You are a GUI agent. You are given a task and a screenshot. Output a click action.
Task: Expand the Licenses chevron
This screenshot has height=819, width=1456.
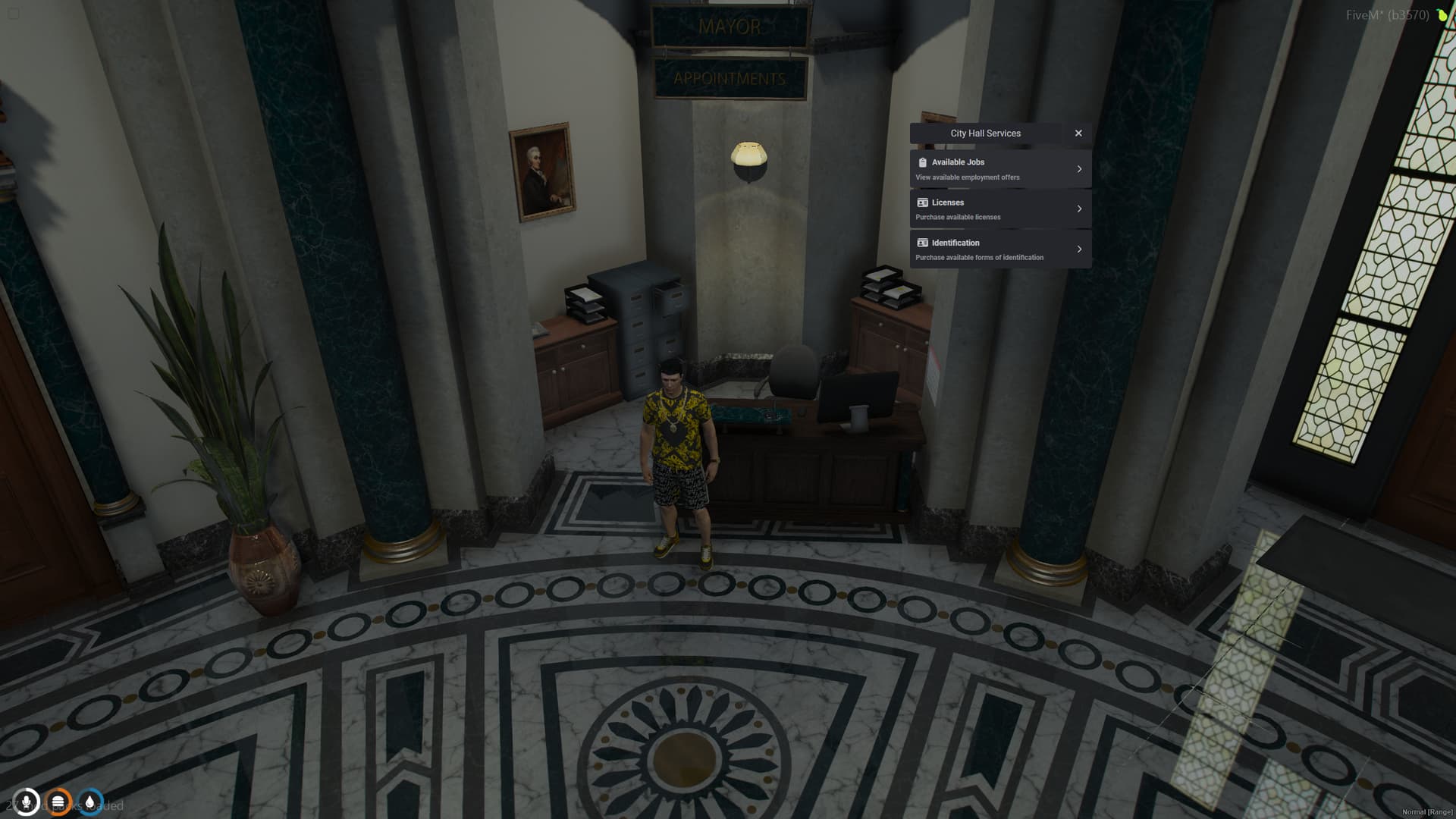1080,209
